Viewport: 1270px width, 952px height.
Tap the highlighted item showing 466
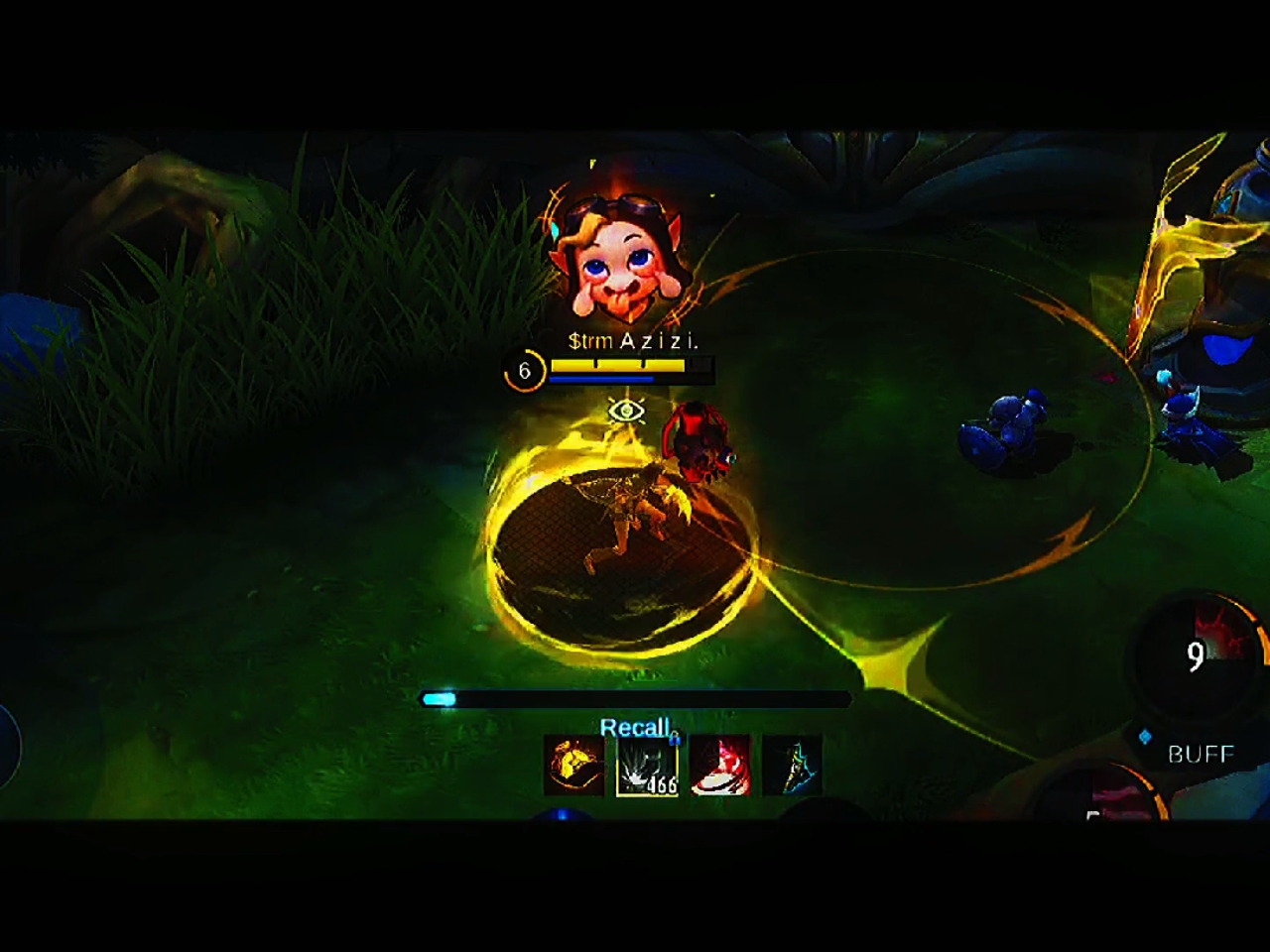point(647,767)
